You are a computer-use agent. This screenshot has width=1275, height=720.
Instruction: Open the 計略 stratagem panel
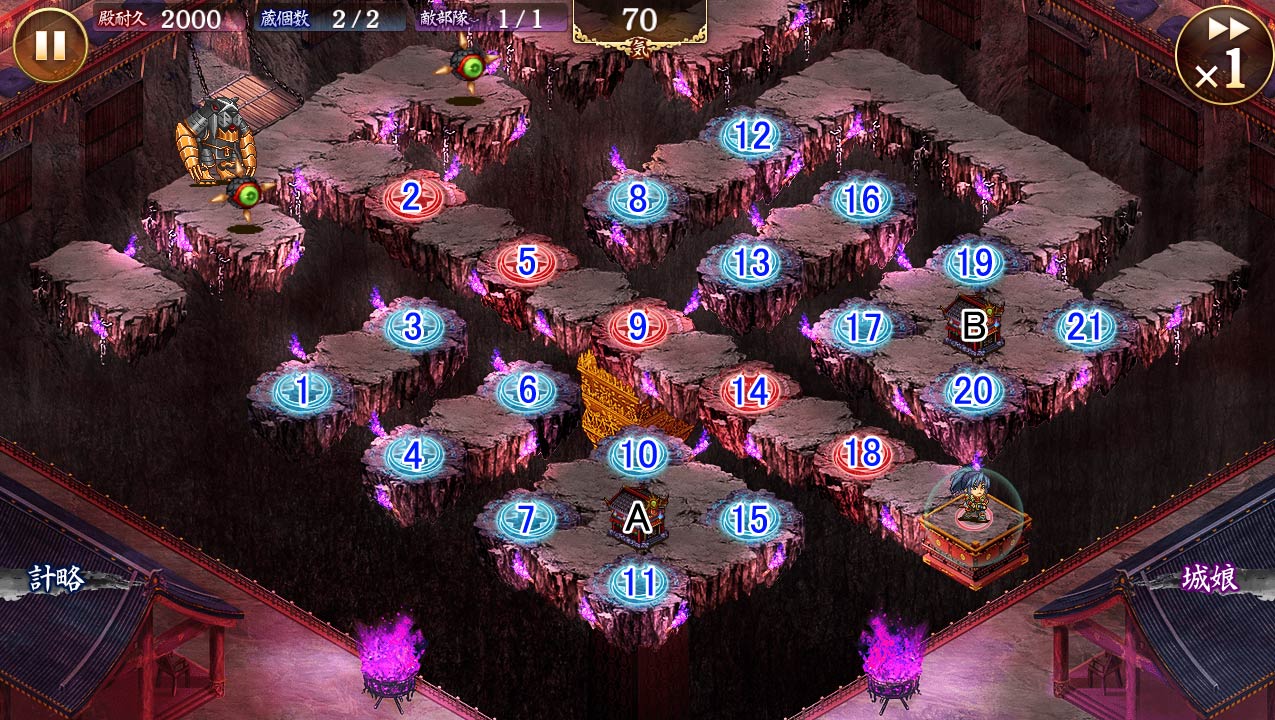tap(57, 579)
